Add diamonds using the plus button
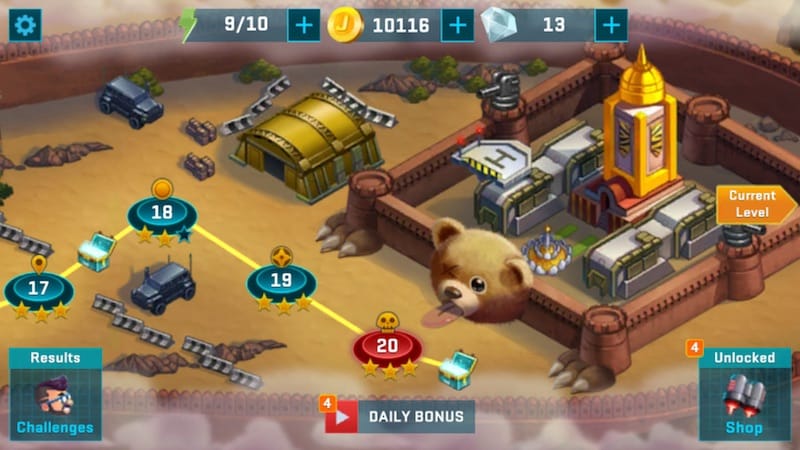 tap(611, 25)
